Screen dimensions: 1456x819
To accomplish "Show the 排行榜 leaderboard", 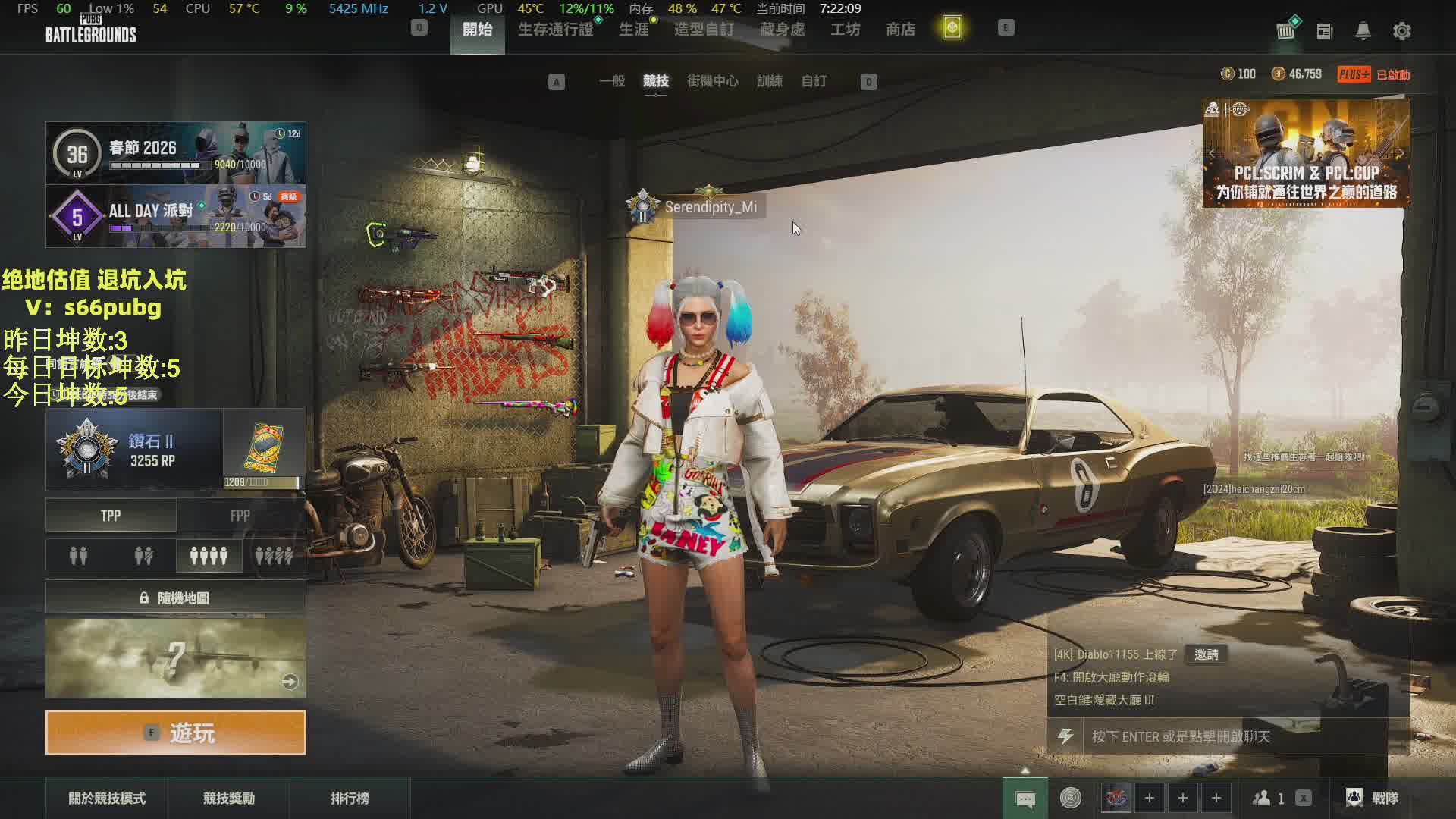I will [x=350, y=798].
